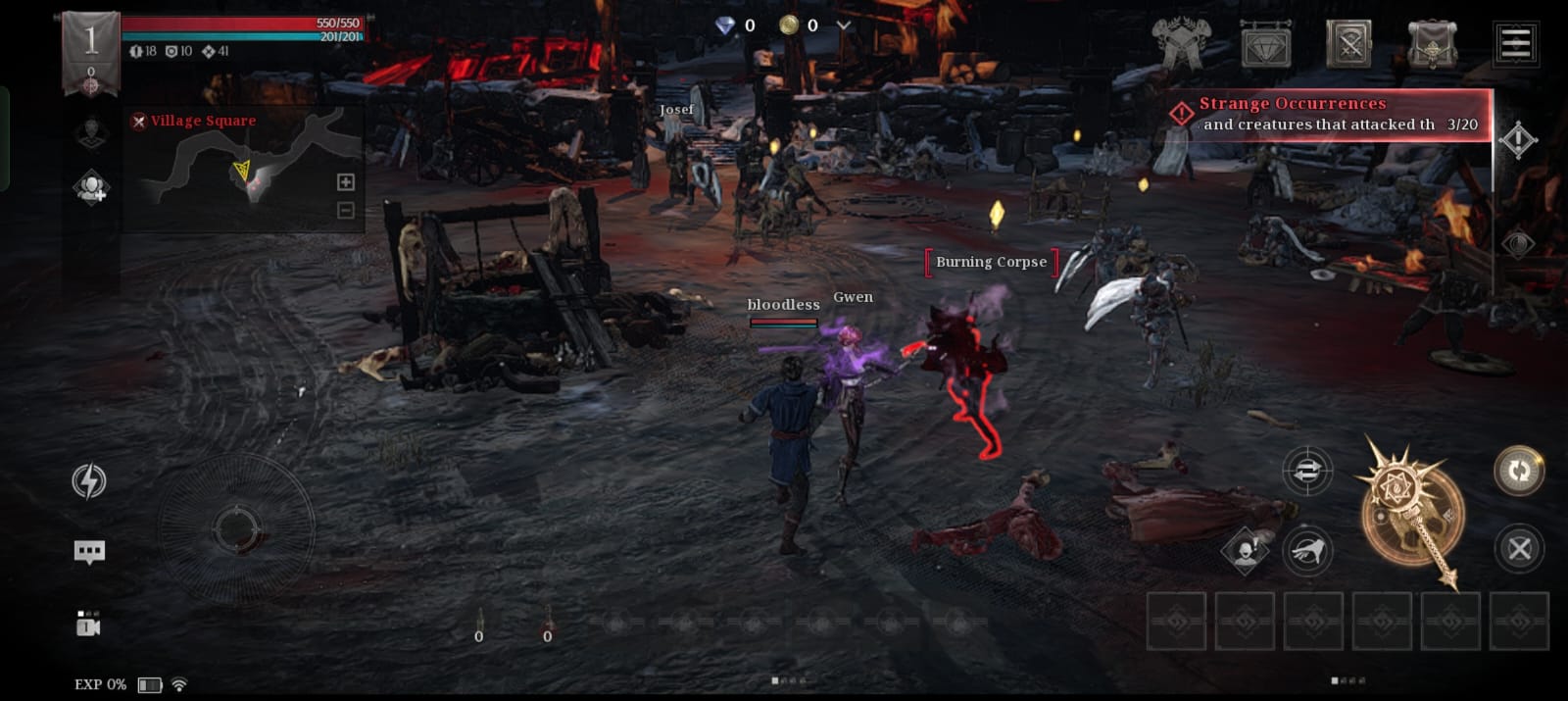Tap the grabbing hand pickup button
The height and width of the screenshot is (701, 1568).
pos(1308,550)
